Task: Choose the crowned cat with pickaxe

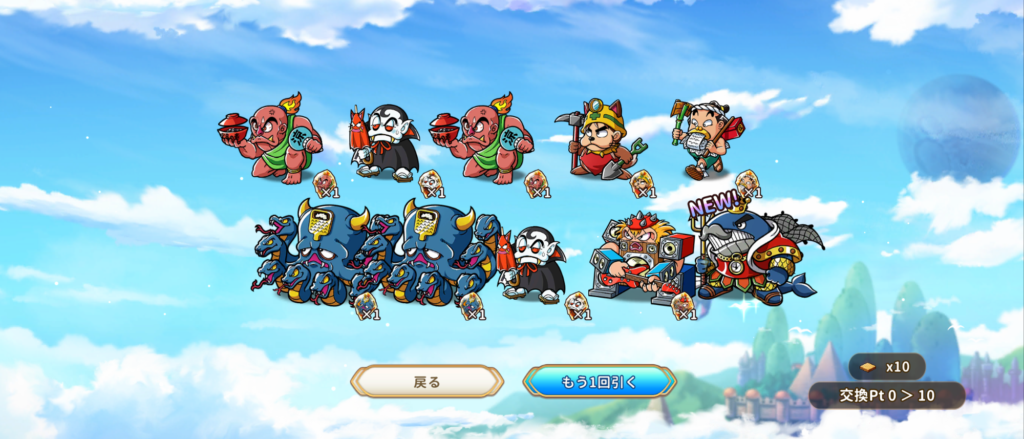Action: pos(603,142)
